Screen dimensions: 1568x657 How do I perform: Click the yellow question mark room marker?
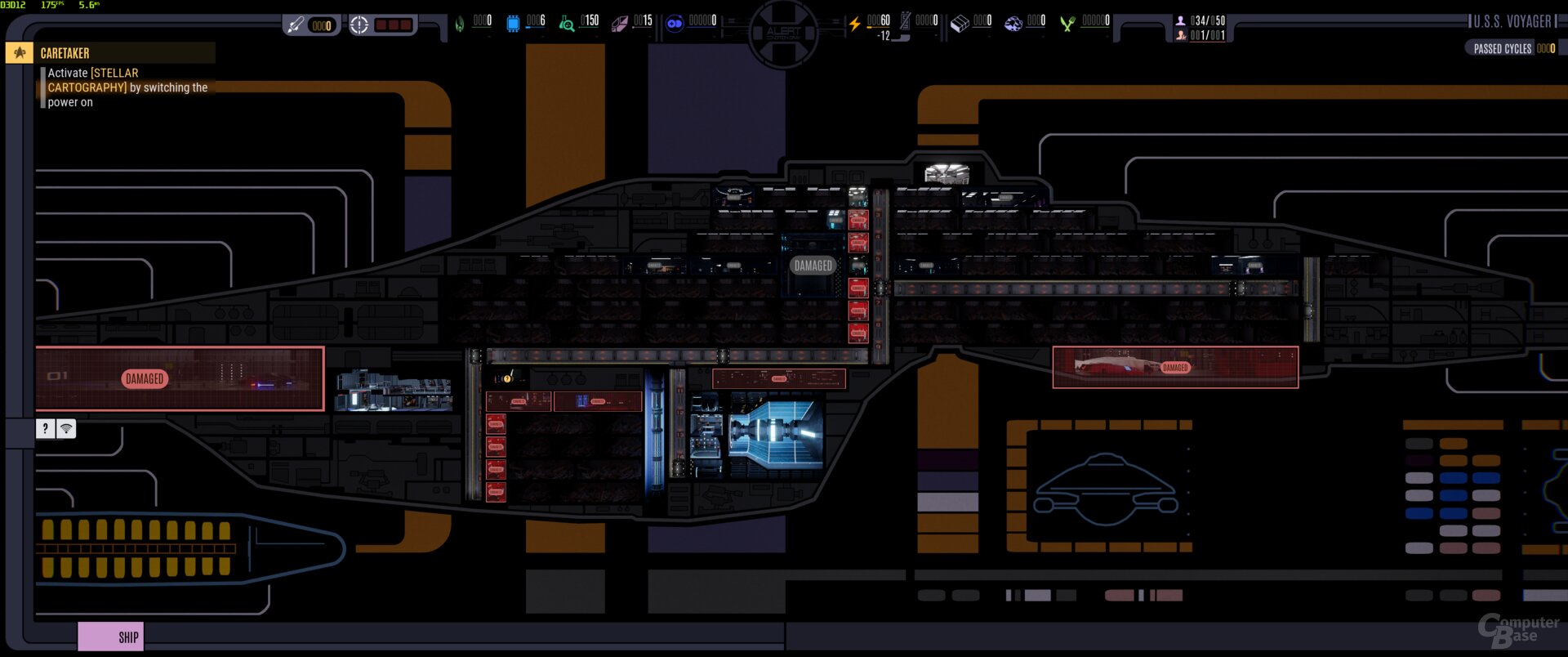pos(507,378)
